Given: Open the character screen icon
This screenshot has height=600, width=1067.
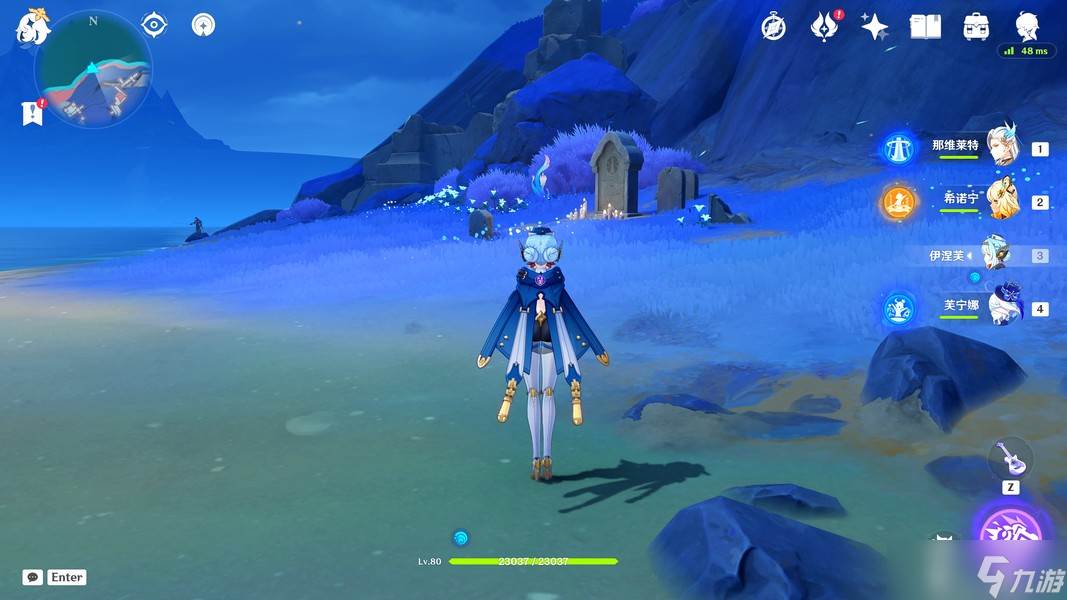Looking at the screenshot, I should coord(1026,25).
